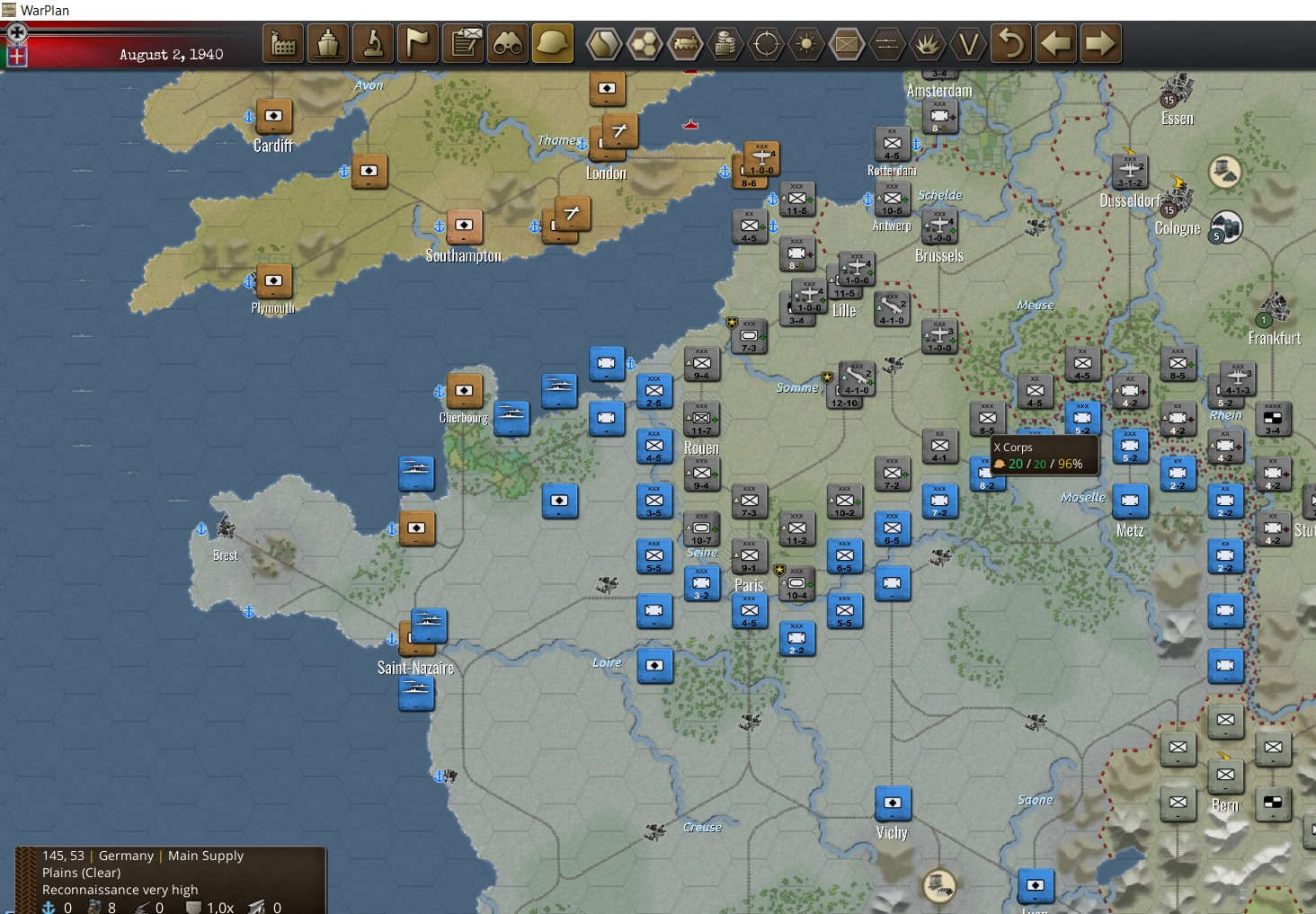Click the binoculars toolbar button
Viewport: 1316px width, 914px height.
tap(508, 43)
